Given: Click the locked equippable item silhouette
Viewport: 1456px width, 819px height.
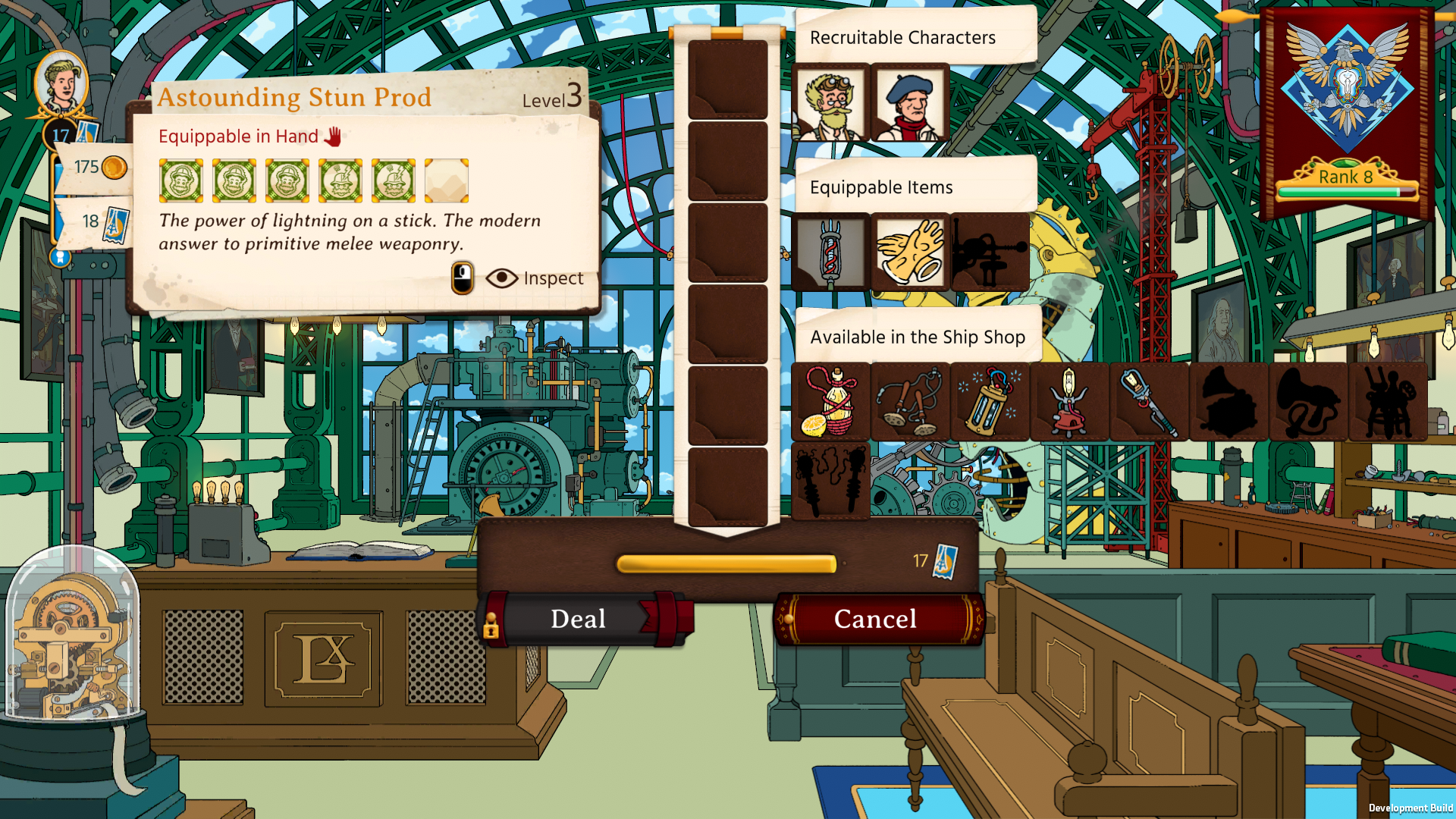Looking at the screenshot, I should tap(990, 253).
